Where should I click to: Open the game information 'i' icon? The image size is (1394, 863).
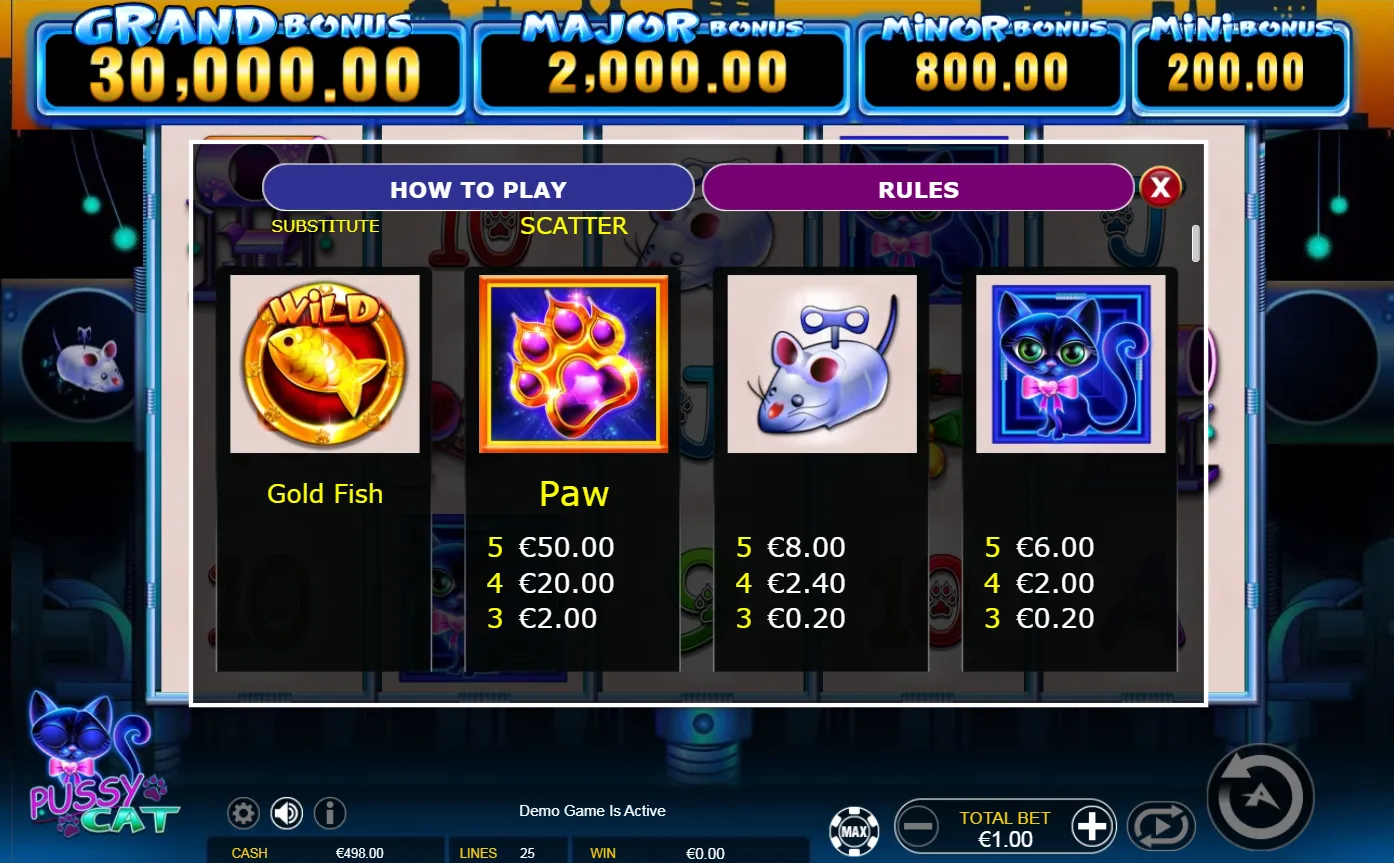[330, 813]
